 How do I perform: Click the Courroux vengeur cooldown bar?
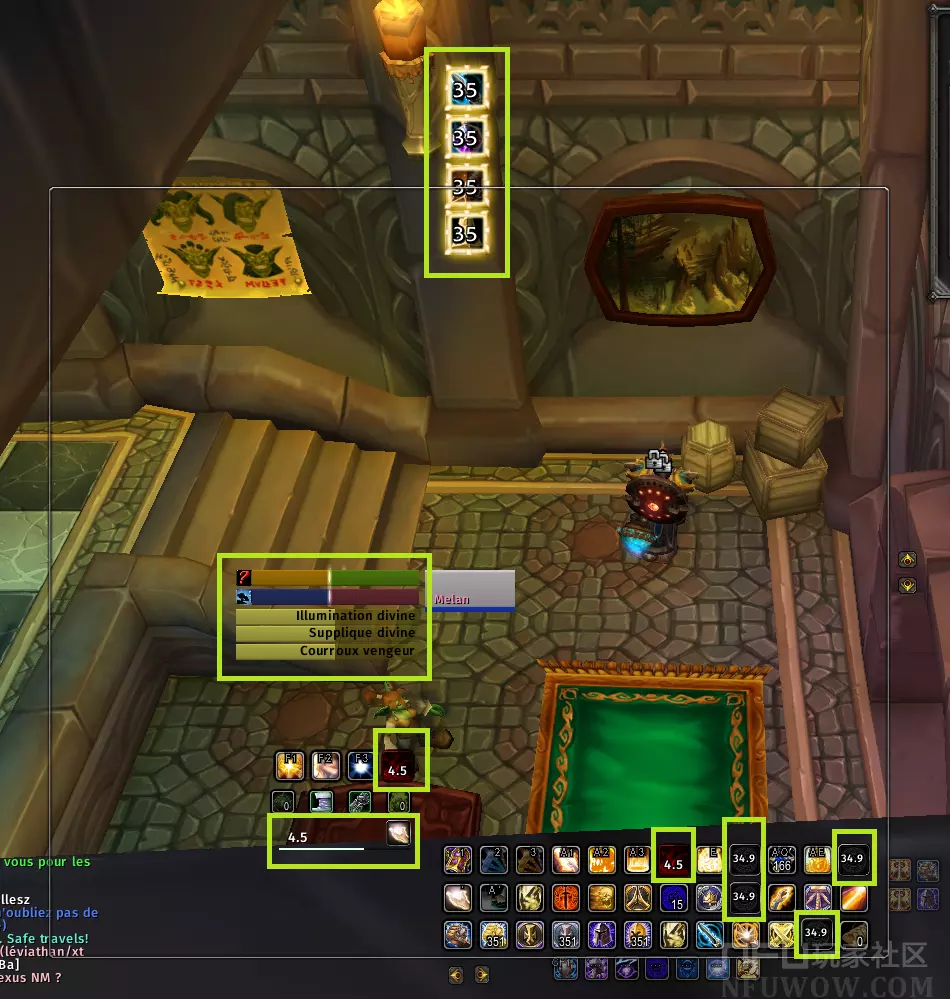coord(327,651)
